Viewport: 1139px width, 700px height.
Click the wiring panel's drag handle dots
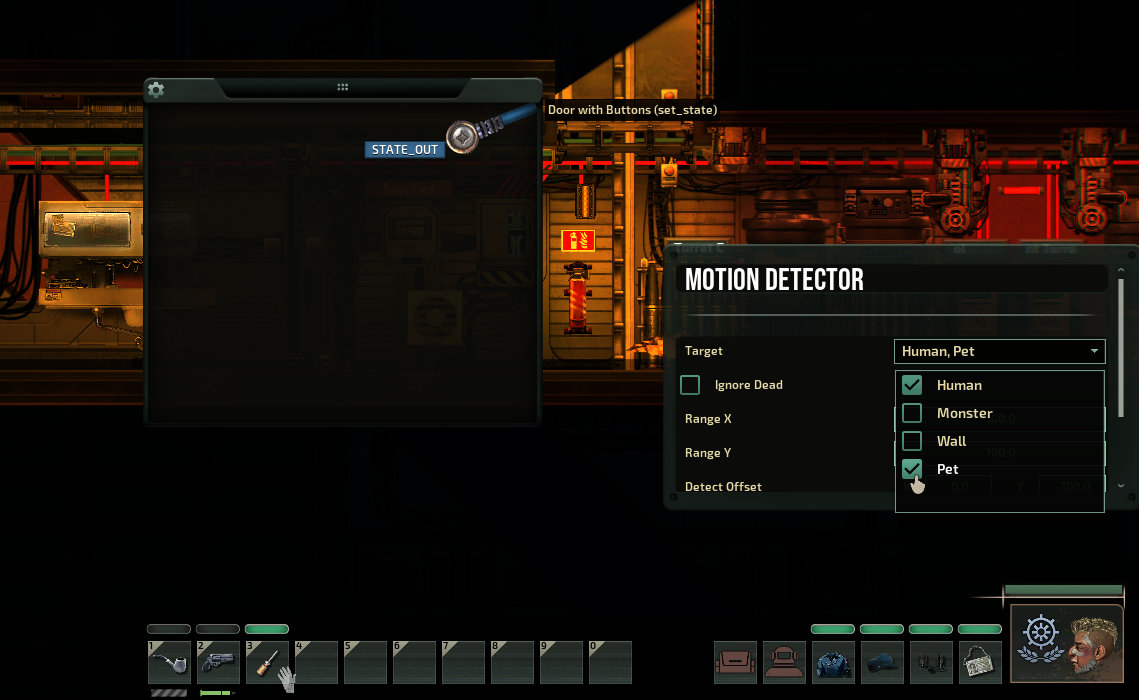tap(343, 88)
